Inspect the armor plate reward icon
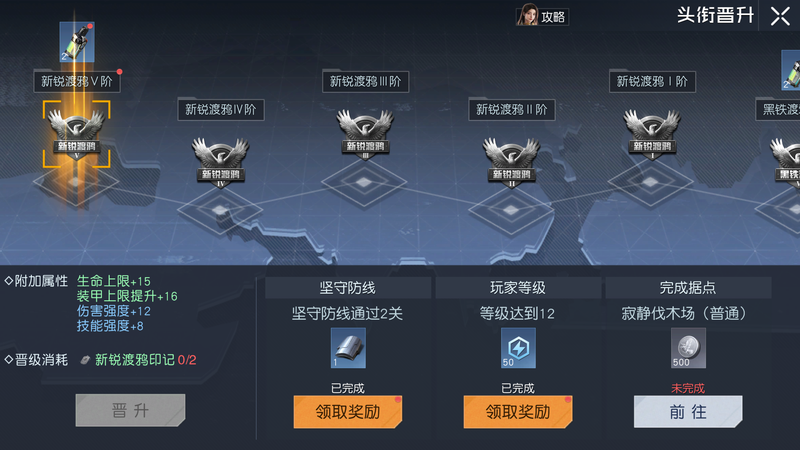800x450 pixels. coord(347,346)
